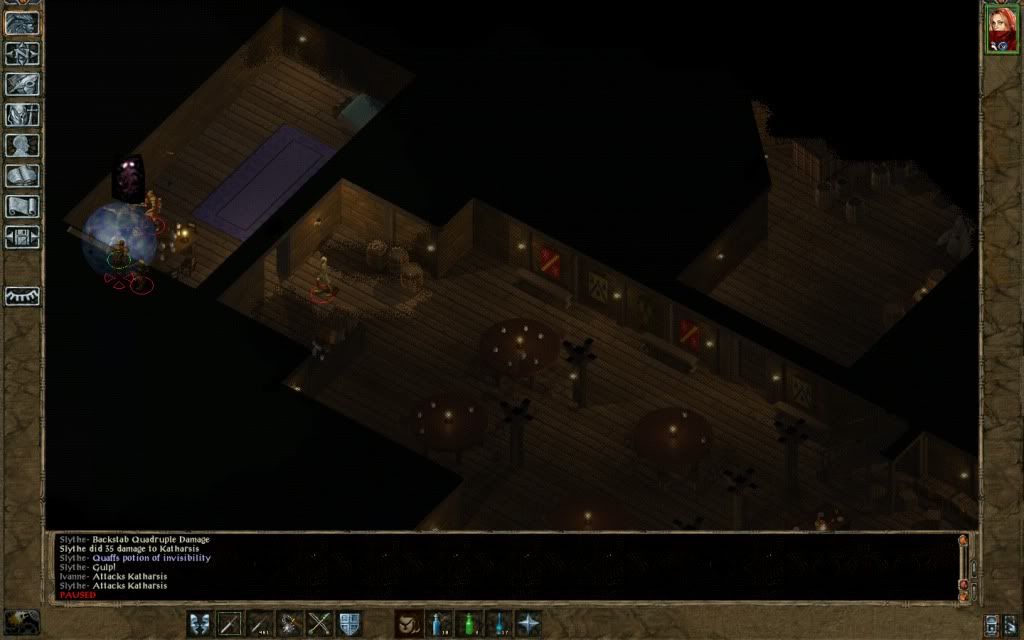This screenshot has width=1024, height=640.
Task: Open the area map from the sidebar
Action: click(x=22, y=51)
